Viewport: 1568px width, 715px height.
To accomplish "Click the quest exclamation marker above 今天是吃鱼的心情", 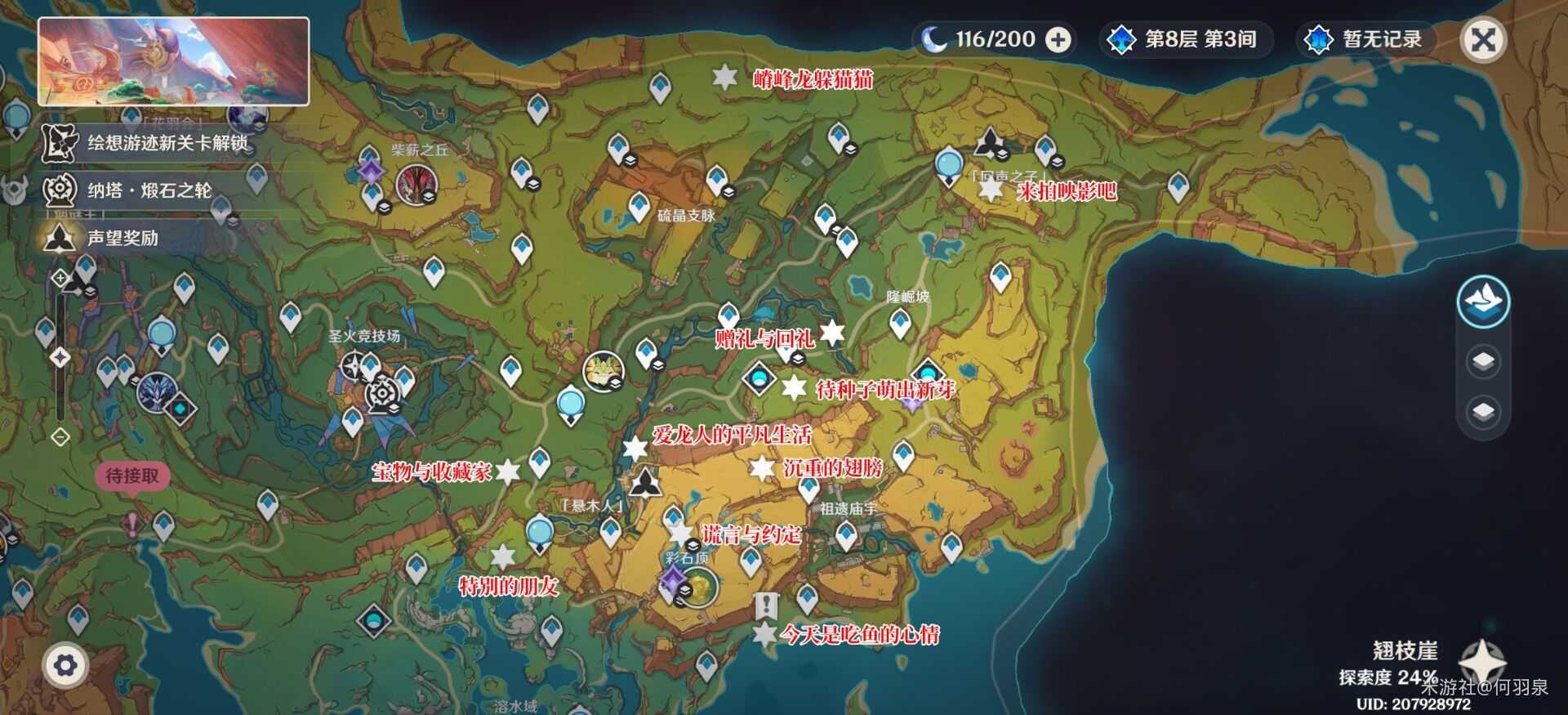I will (x=765, y=606).
